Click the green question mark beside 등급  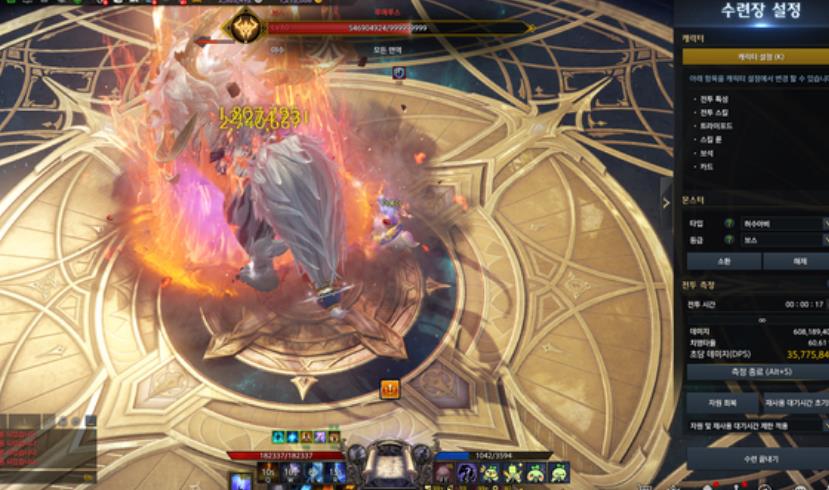(x=729, y=240)
